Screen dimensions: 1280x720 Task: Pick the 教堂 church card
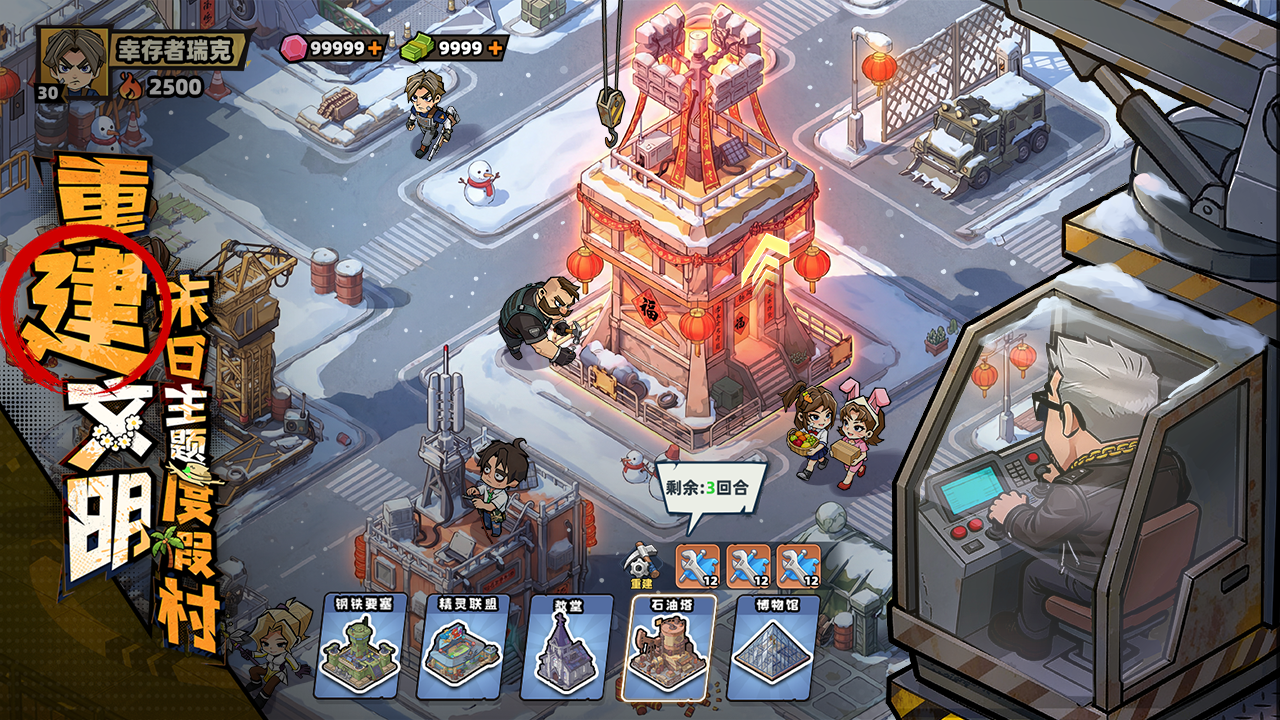point(564,646)
